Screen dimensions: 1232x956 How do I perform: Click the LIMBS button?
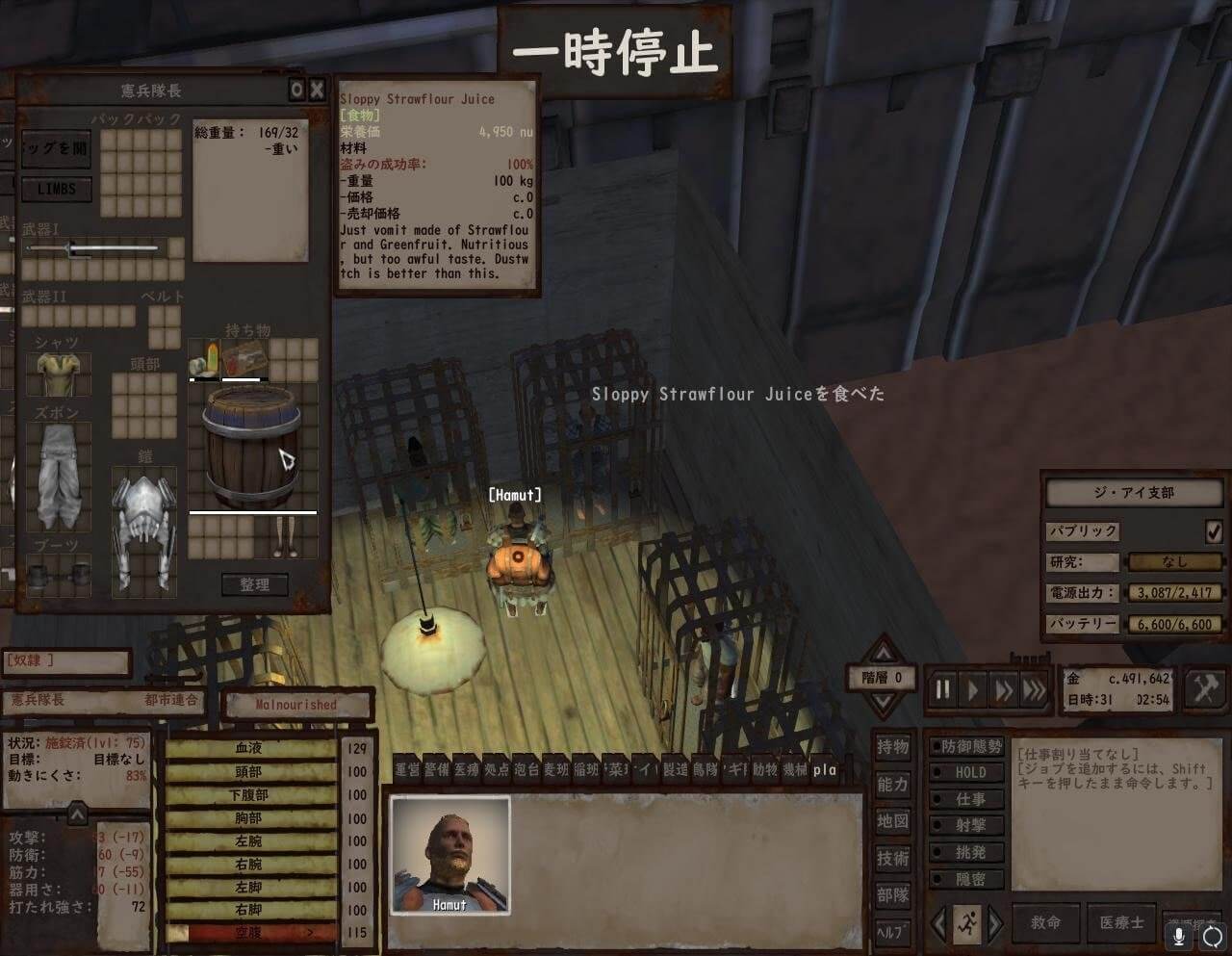coord(56,190)
